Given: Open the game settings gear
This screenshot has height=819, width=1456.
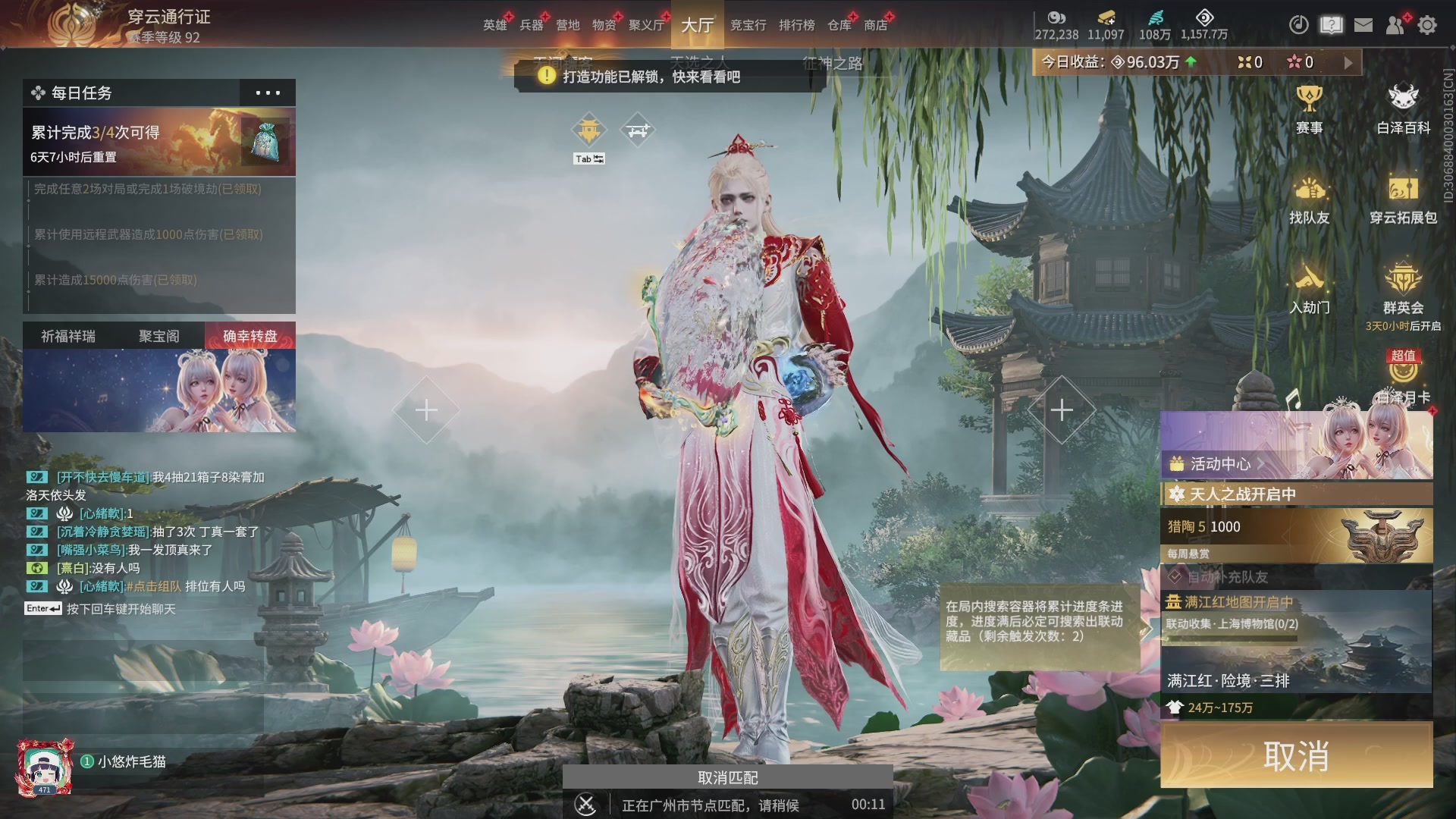Looking at the screenshot, I should pyautogui.click(x=1427, y=24).
